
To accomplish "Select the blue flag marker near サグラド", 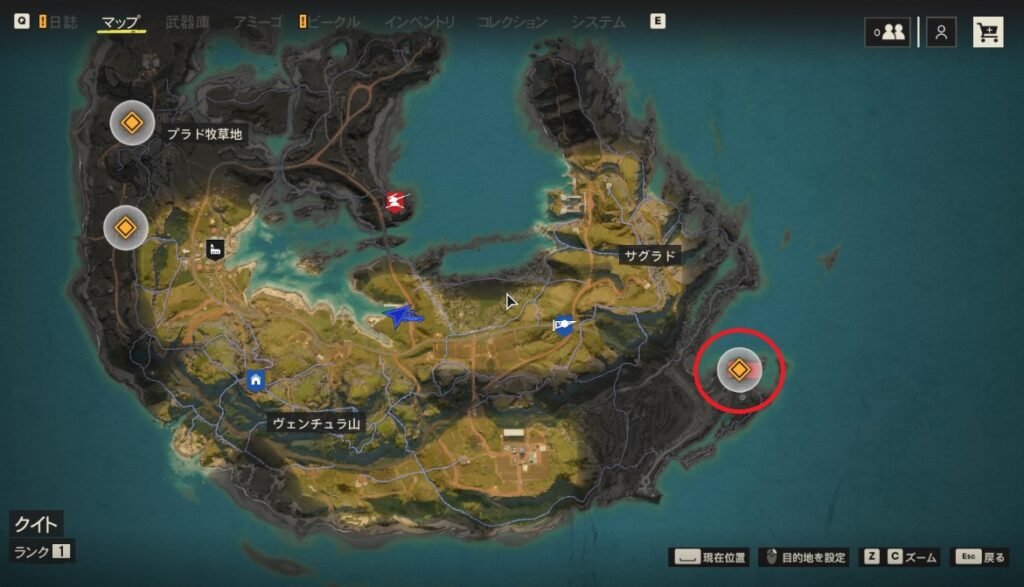I will tap(564, 324).
